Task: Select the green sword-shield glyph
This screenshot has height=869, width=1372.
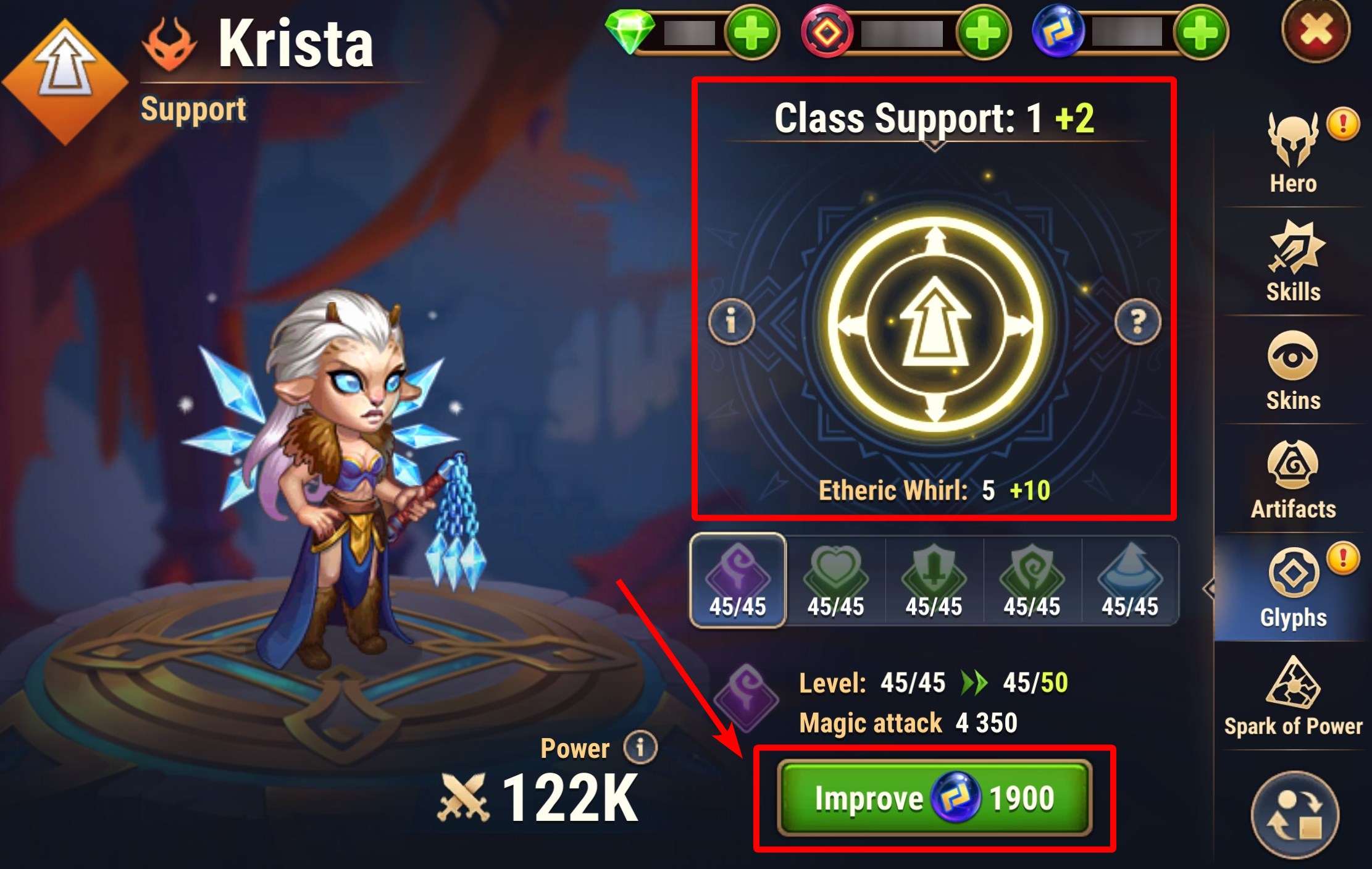Action: (x=934, y=581)
